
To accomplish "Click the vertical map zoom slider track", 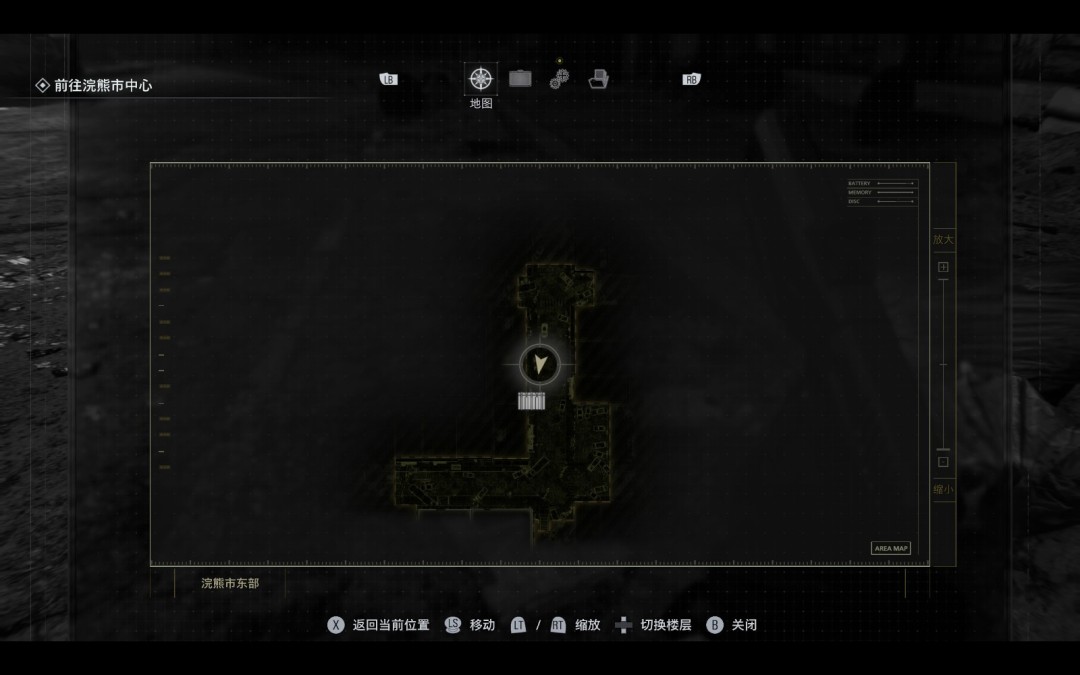I will 943,365.
